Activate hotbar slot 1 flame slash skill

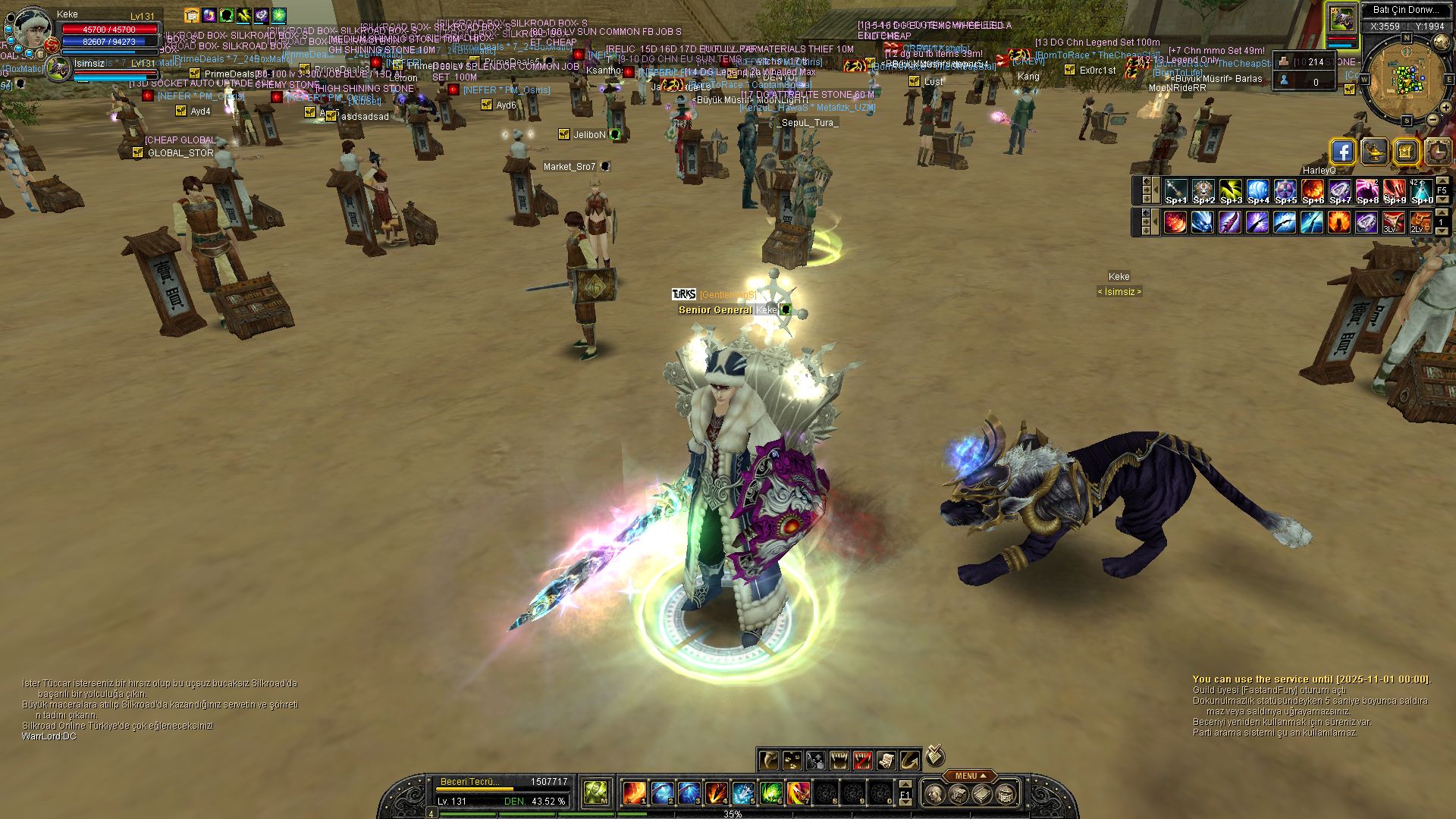634,793
